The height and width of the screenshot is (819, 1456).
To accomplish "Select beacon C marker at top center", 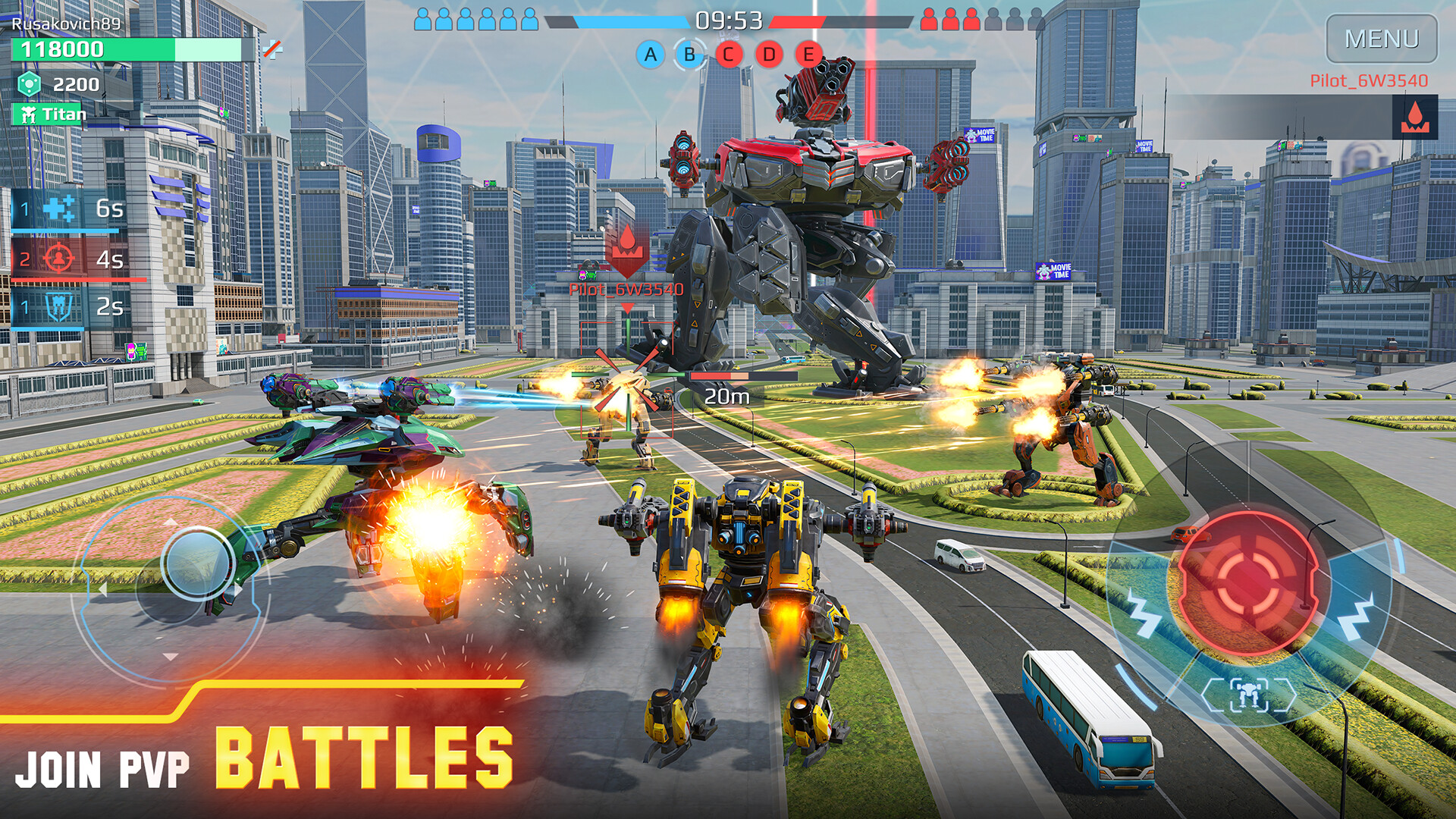I will 727,55.
